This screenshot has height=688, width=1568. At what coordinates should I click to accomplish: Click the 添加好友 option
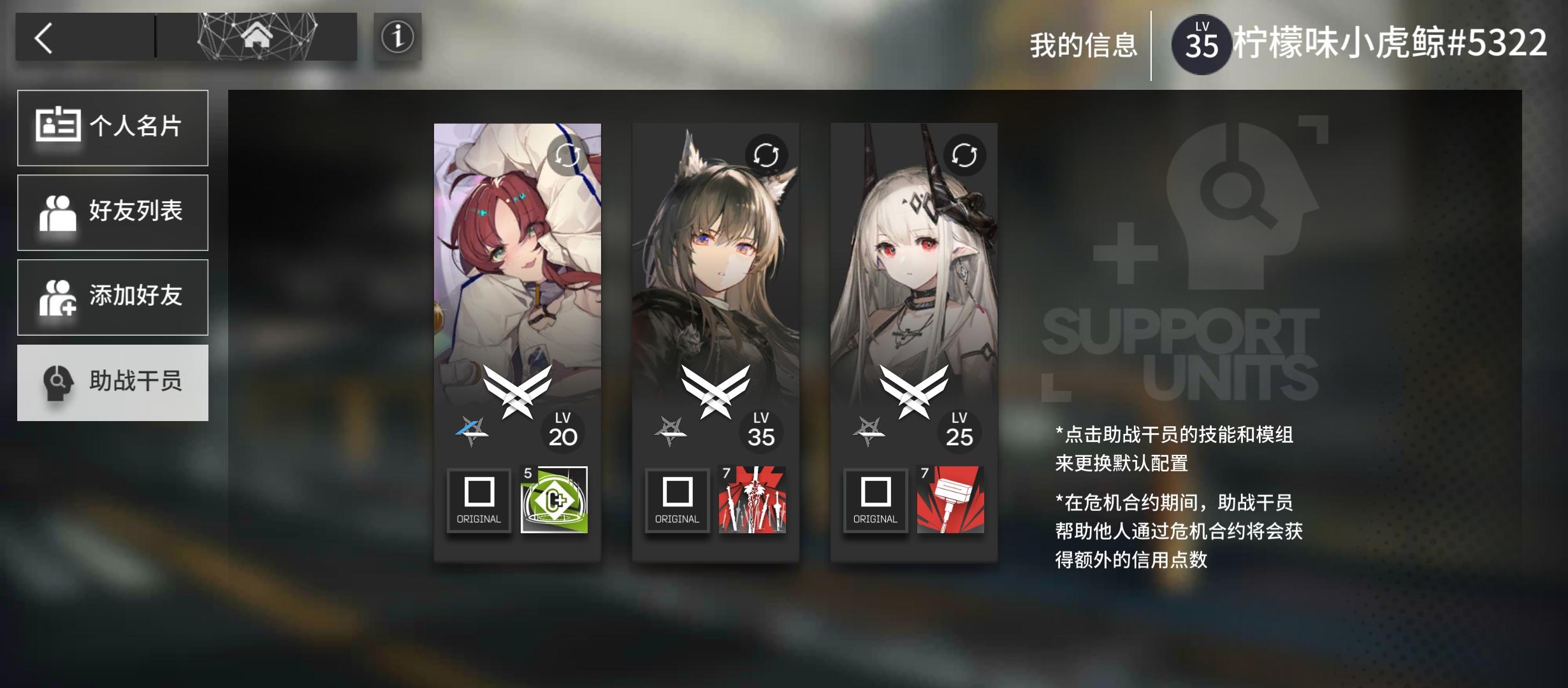[x=113, y=297]
